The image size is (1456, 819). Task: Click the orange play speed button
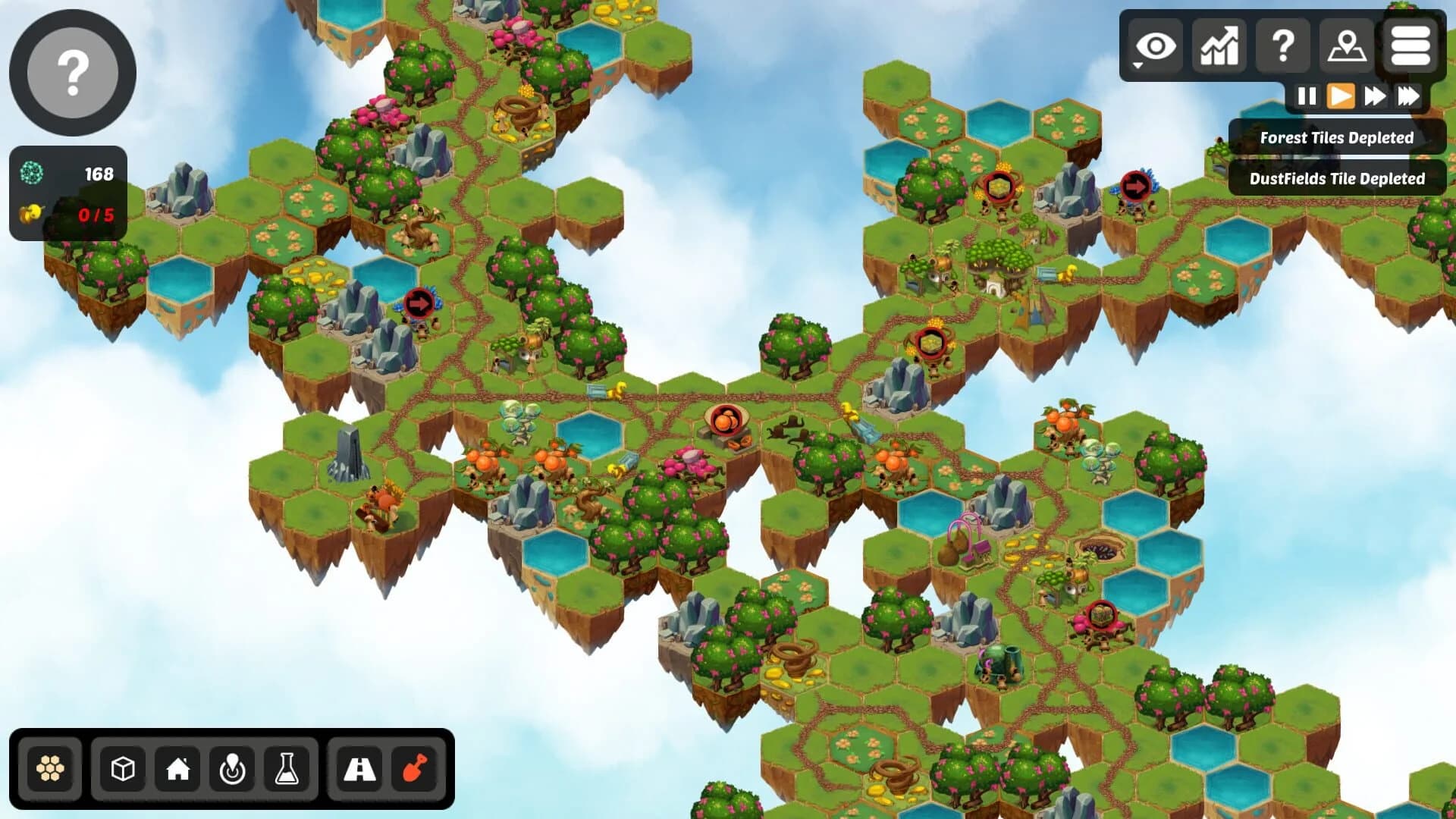click(1342, 96)
